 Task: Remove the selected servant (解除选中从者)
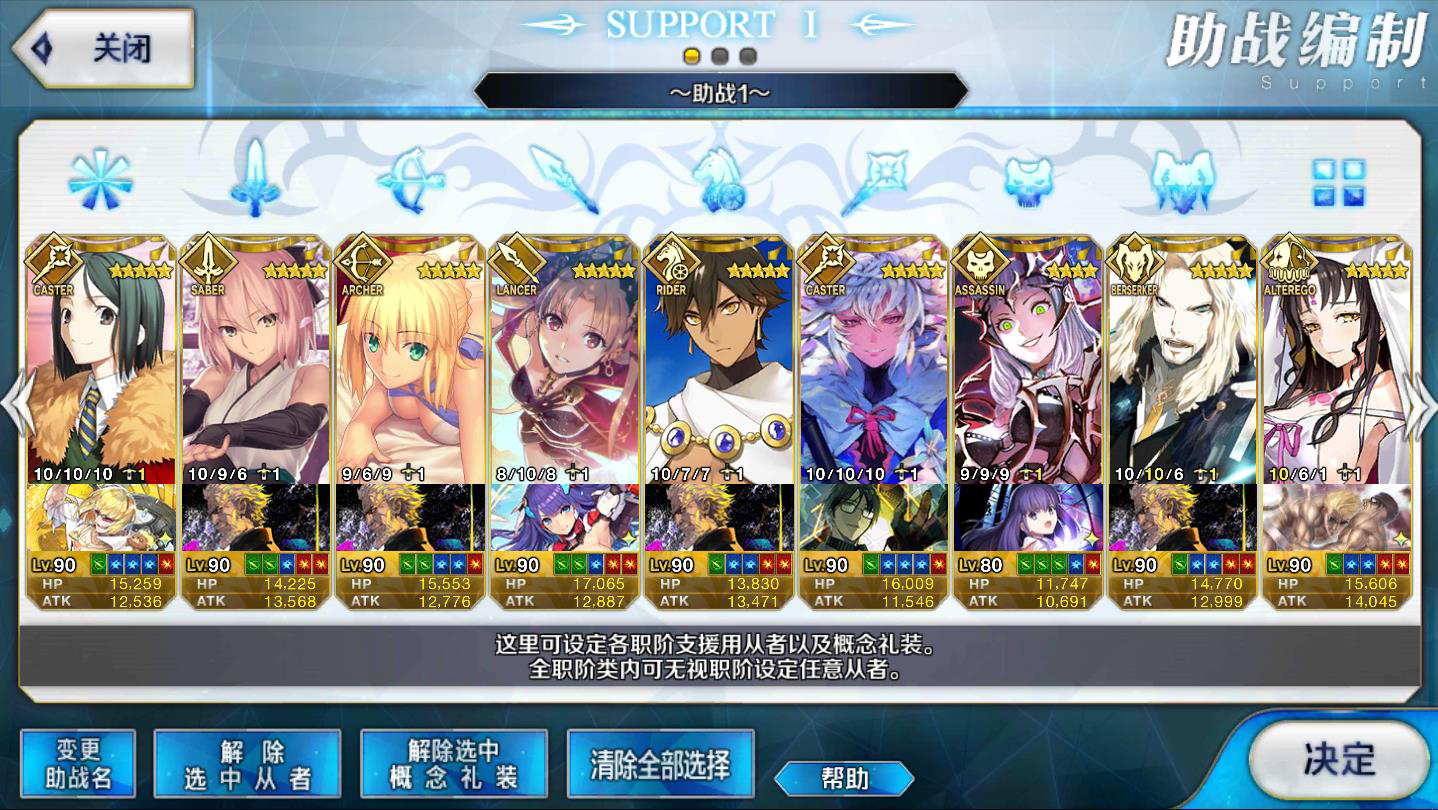pos(247,764)
